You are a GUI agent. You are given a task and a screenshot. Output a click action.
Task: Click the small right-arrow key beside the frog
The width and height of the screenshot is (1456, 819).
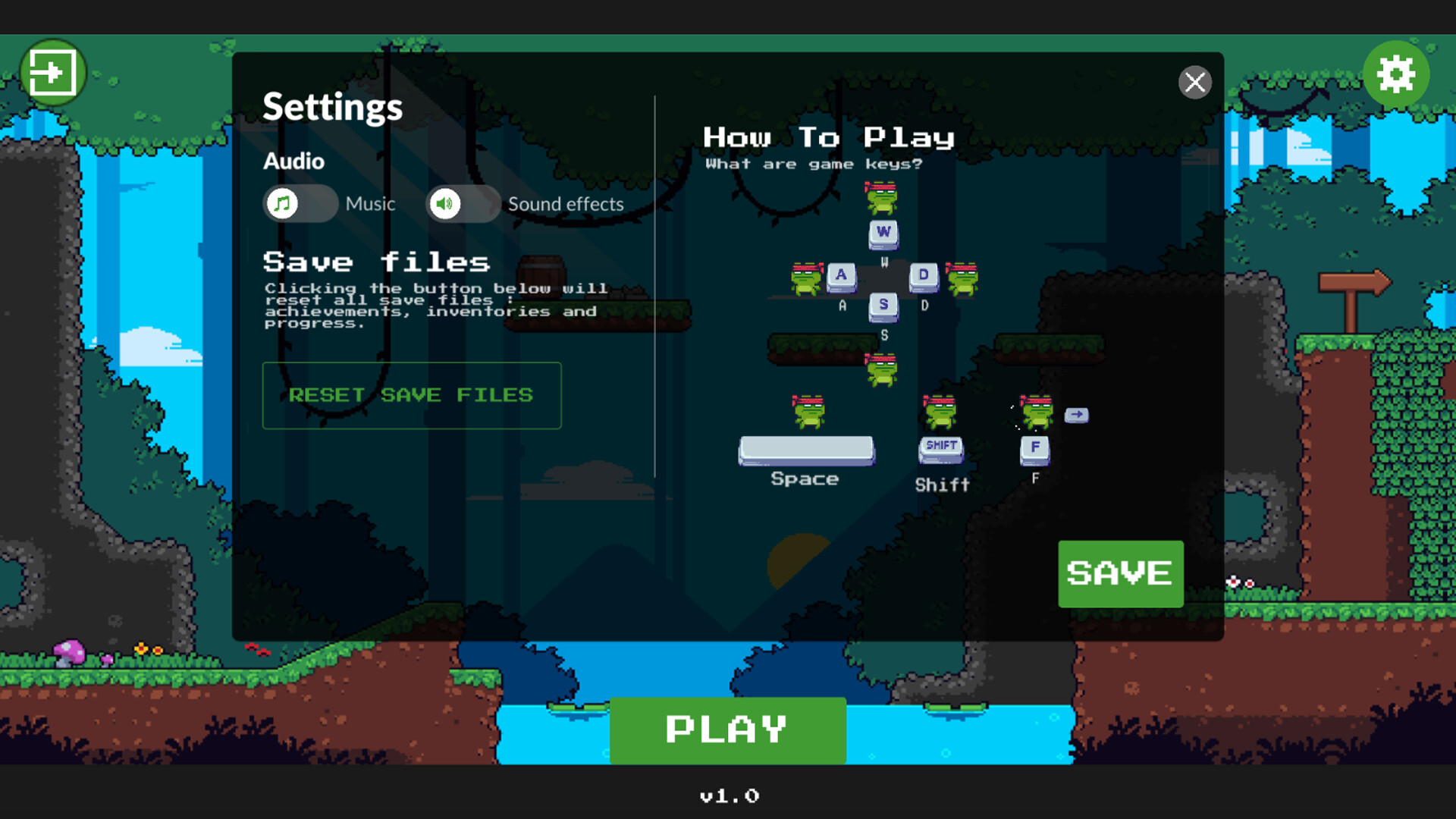(1077, 415)
